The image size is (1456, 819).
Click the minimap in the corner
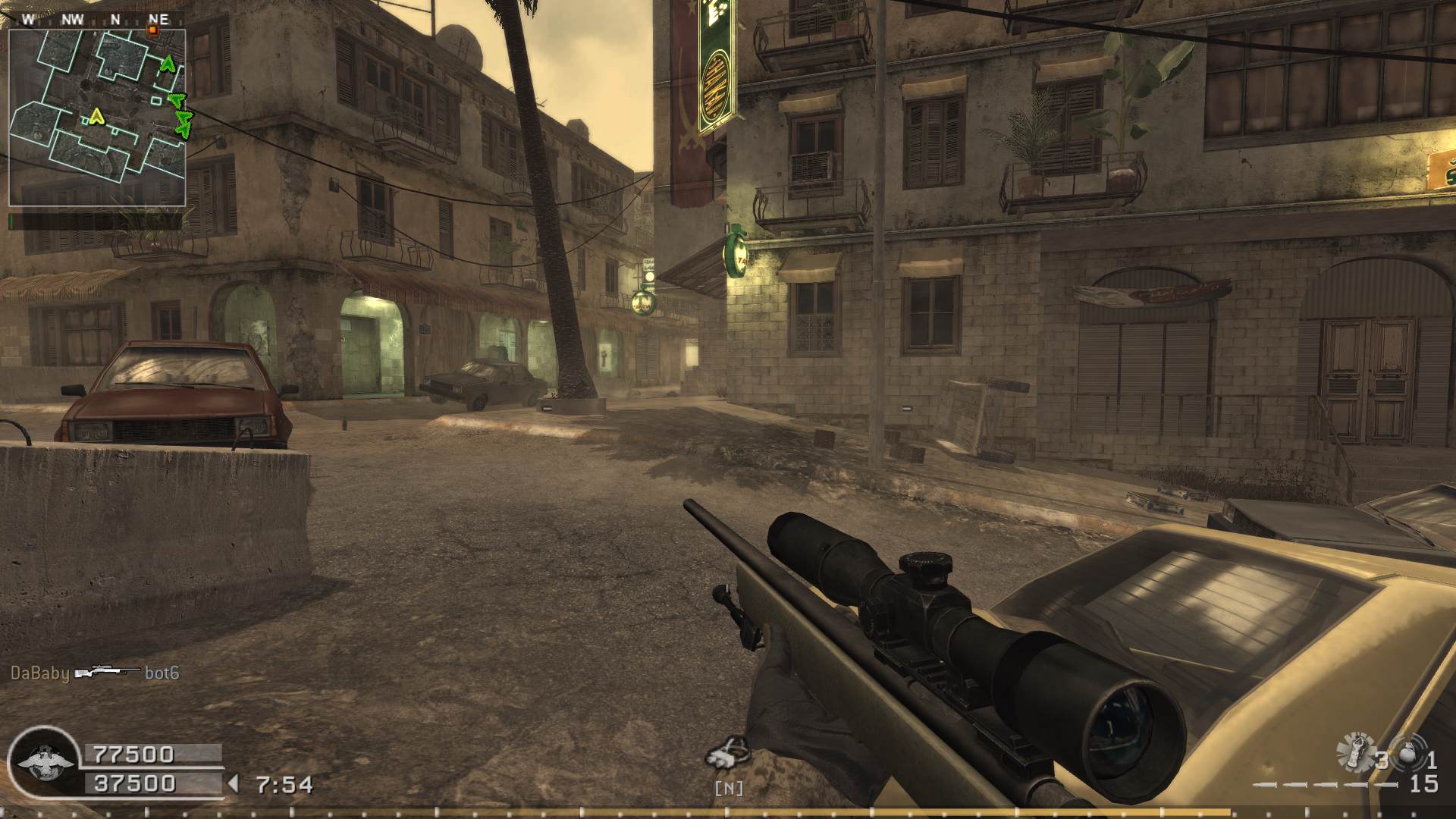pos(97,118)
